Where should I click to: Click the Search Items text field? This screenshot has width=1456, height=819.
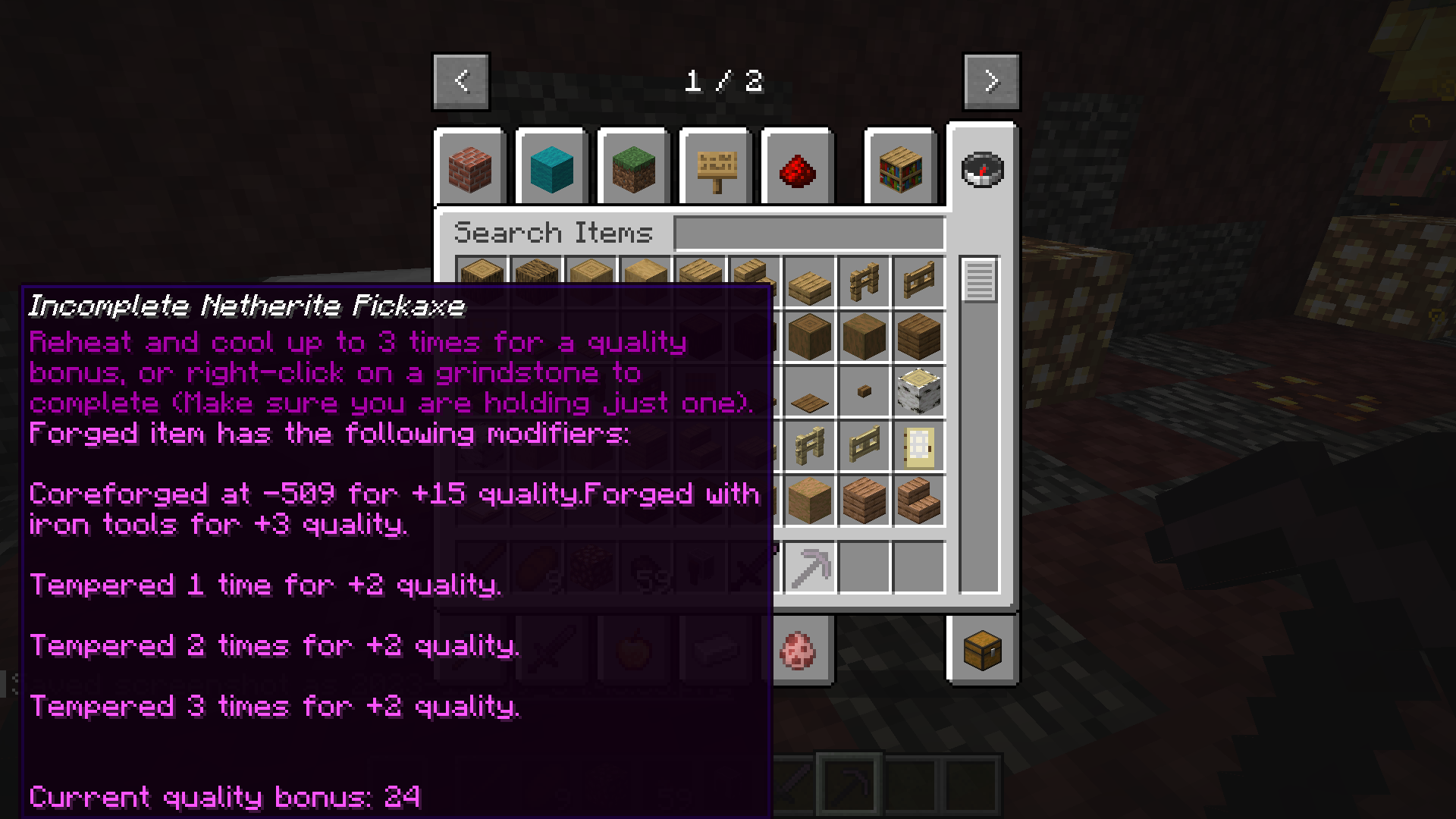click(x=809, y=232)
